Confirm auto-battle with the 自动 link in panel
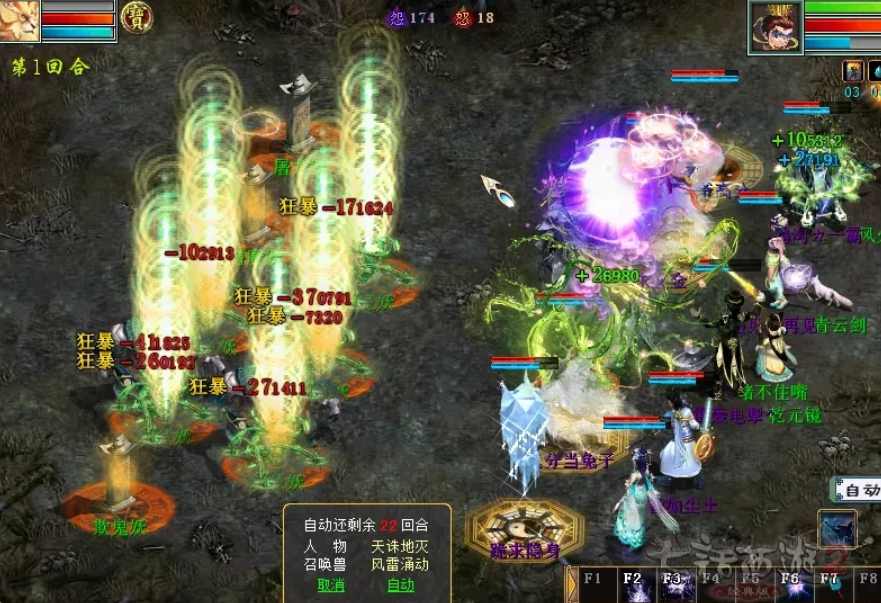The image size is (881, 603). click(400, 585)
